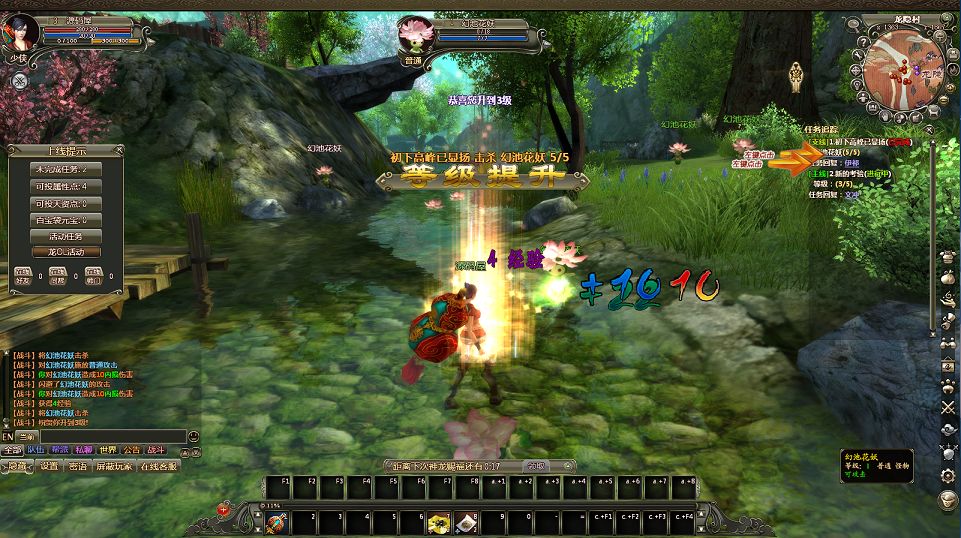This screenshot has height=538, width=961.
Task: Activate the sword skill in hotbar slot 1
Action: (275, 522)
